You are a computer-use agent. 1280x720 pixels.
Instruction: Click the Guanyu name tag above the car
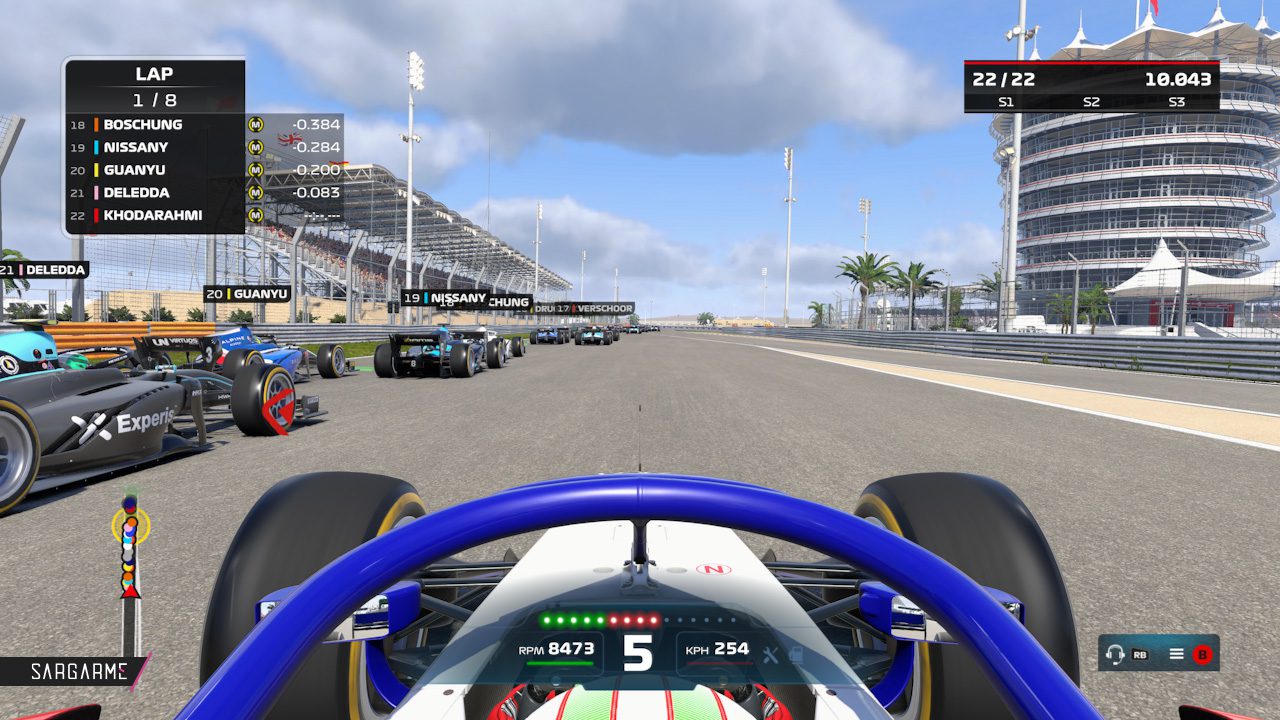pos(247,294)
